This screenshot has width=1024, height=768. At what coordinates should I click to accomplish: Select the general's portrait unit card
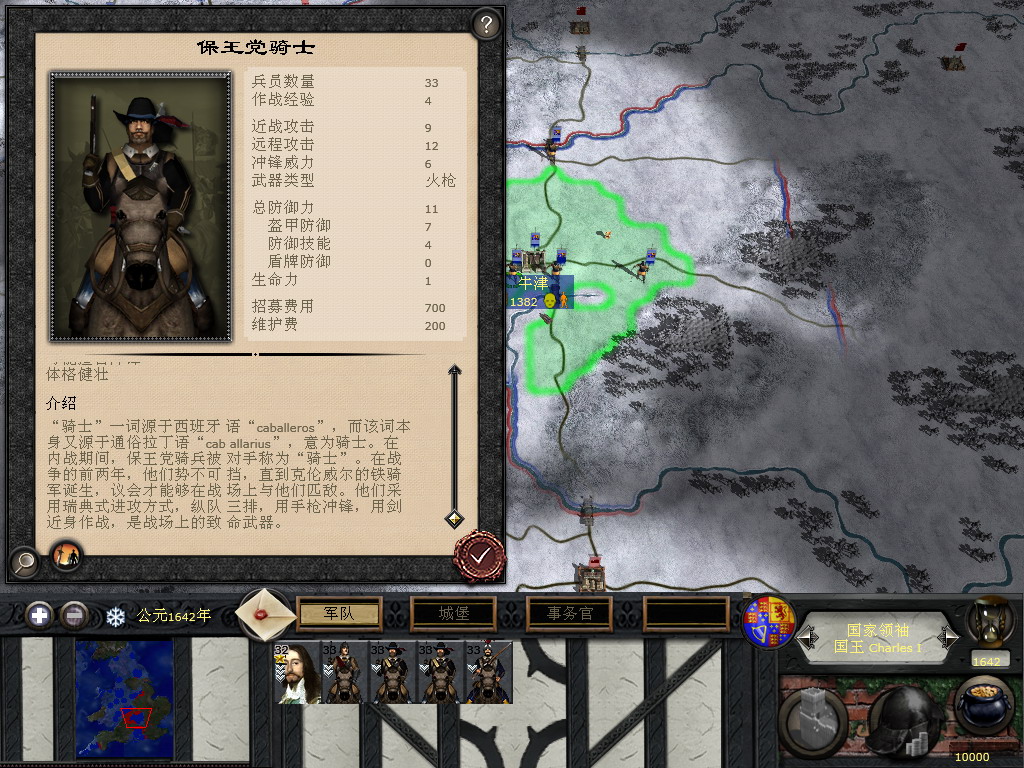pyautogui.click(x=295, y=673)
